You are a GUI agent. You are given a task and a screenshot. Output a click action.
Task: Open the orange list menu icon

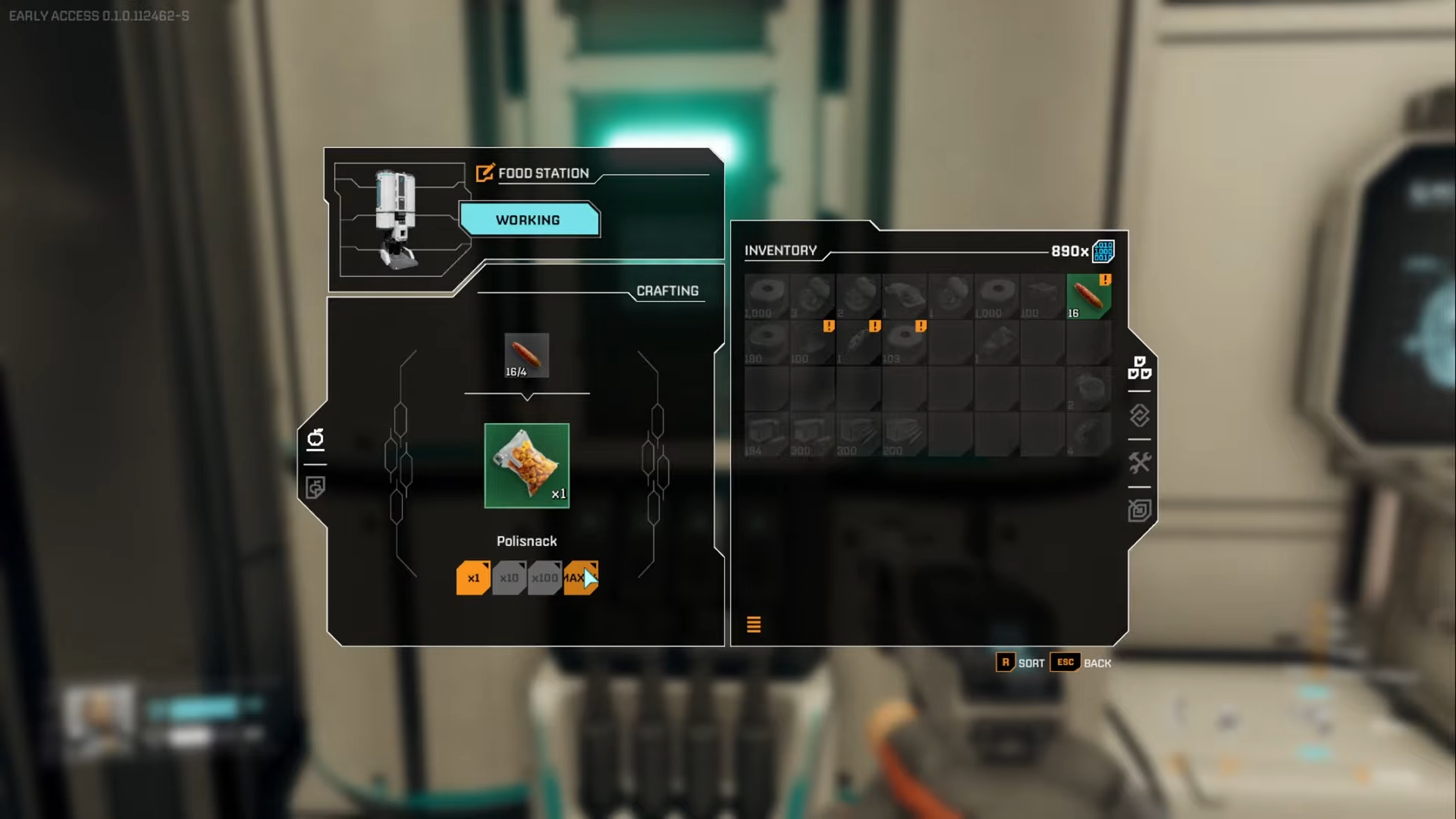click(x=754, y=624)
